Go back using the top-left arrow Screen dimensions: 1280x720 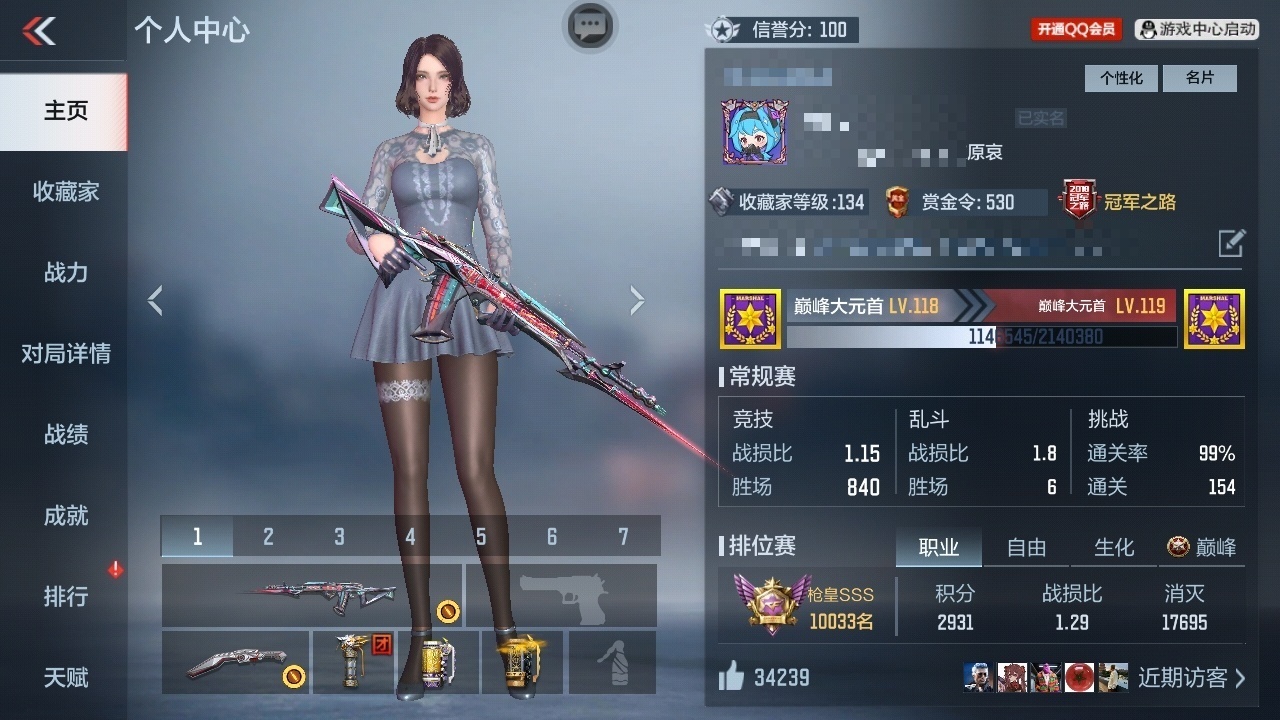point(39,31)
